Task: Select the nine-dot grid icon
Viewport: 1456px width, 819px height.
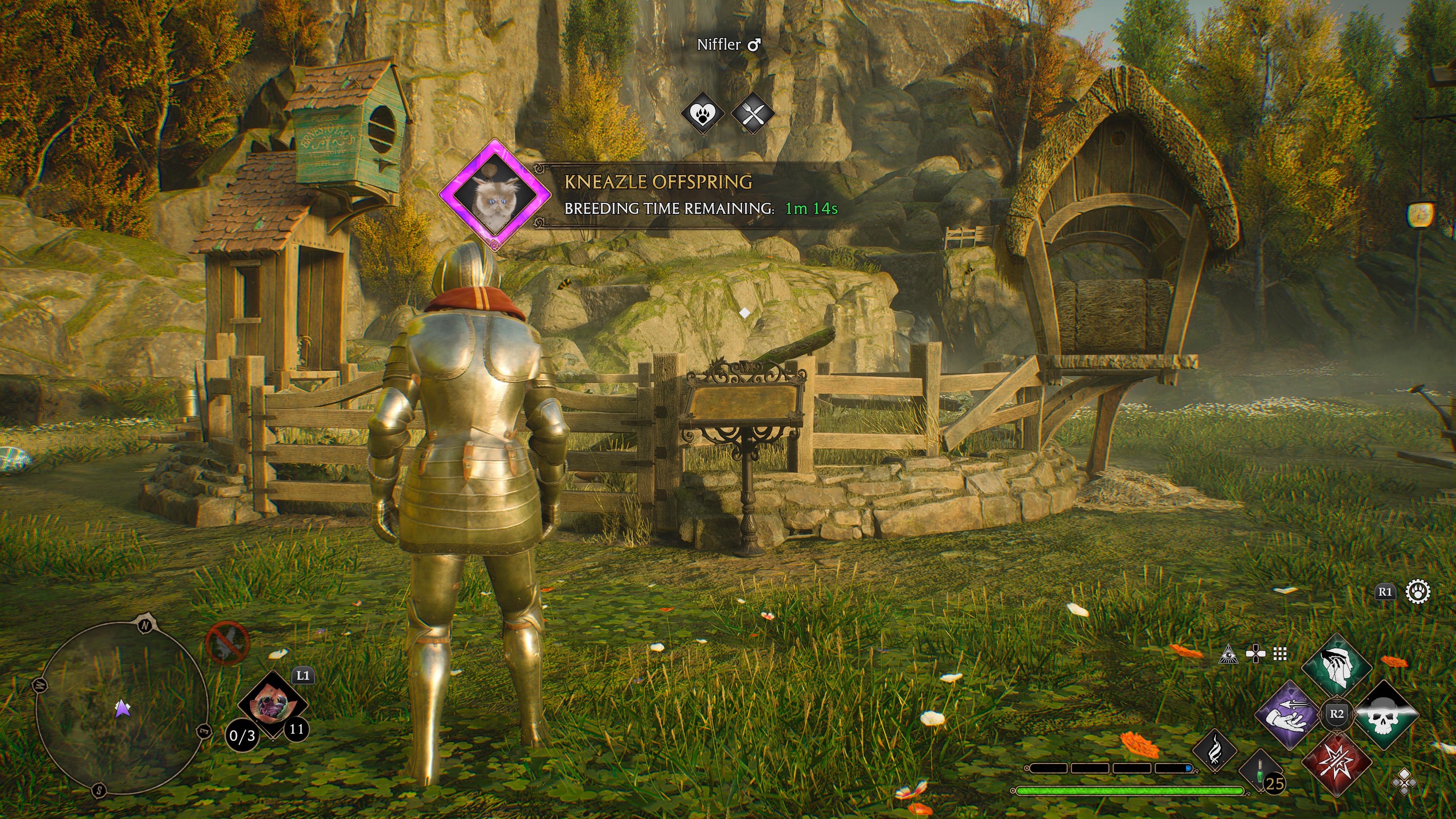Action: (1280, 654)
